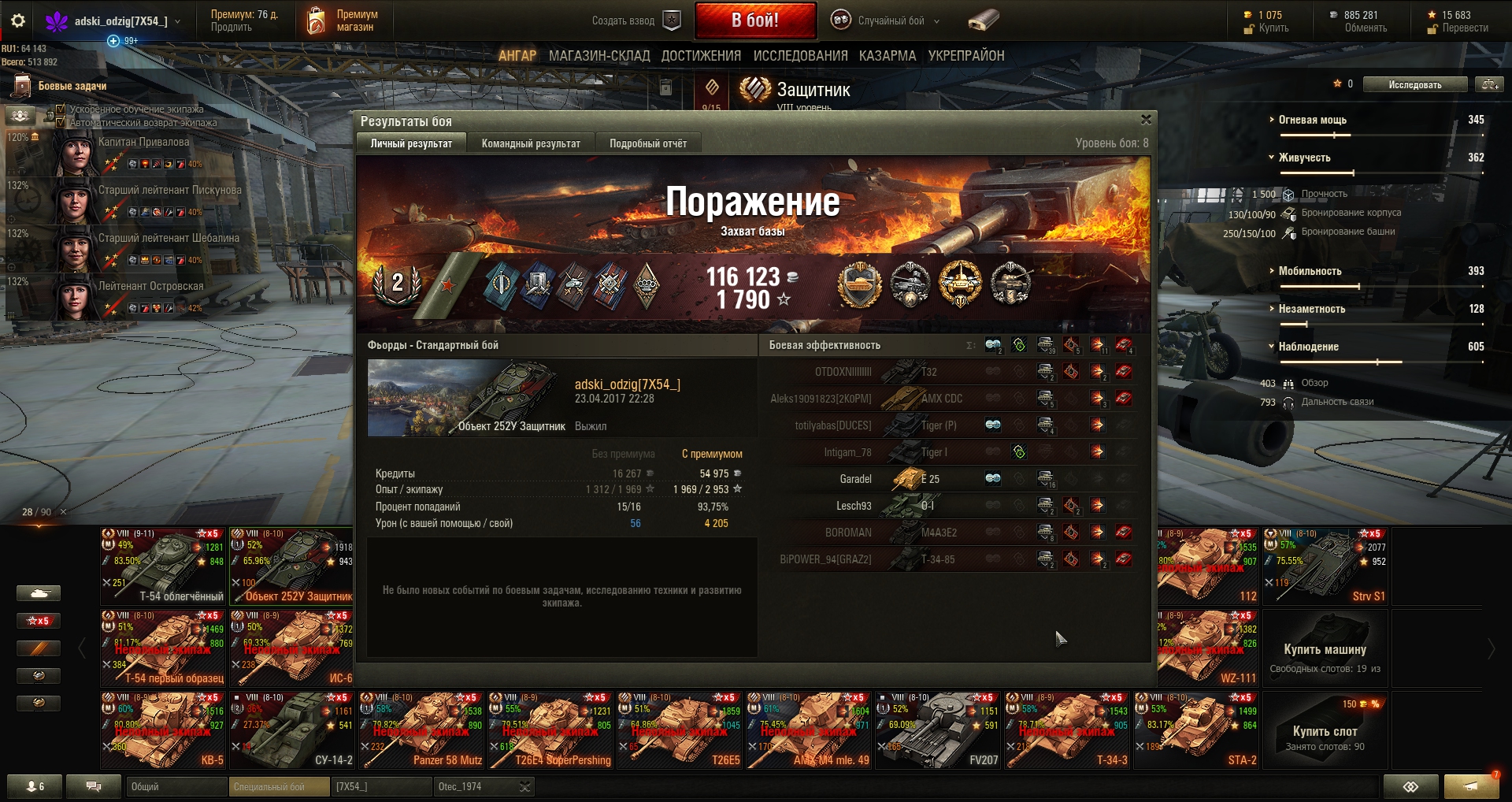Close the battle results window

(1146, 120)
